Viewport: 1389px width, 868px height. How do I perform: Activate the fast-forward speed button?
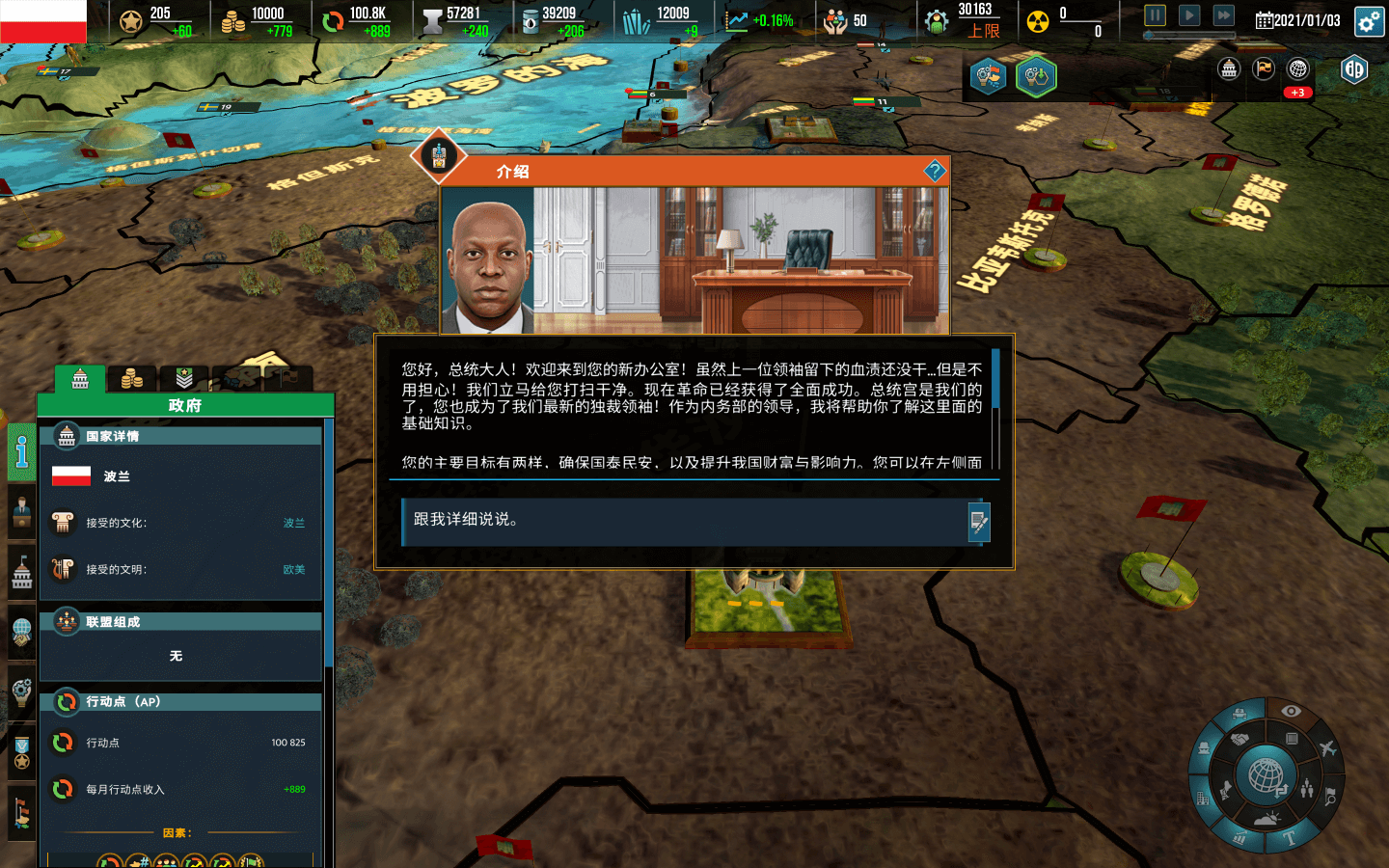click(x=1223, y=15)
